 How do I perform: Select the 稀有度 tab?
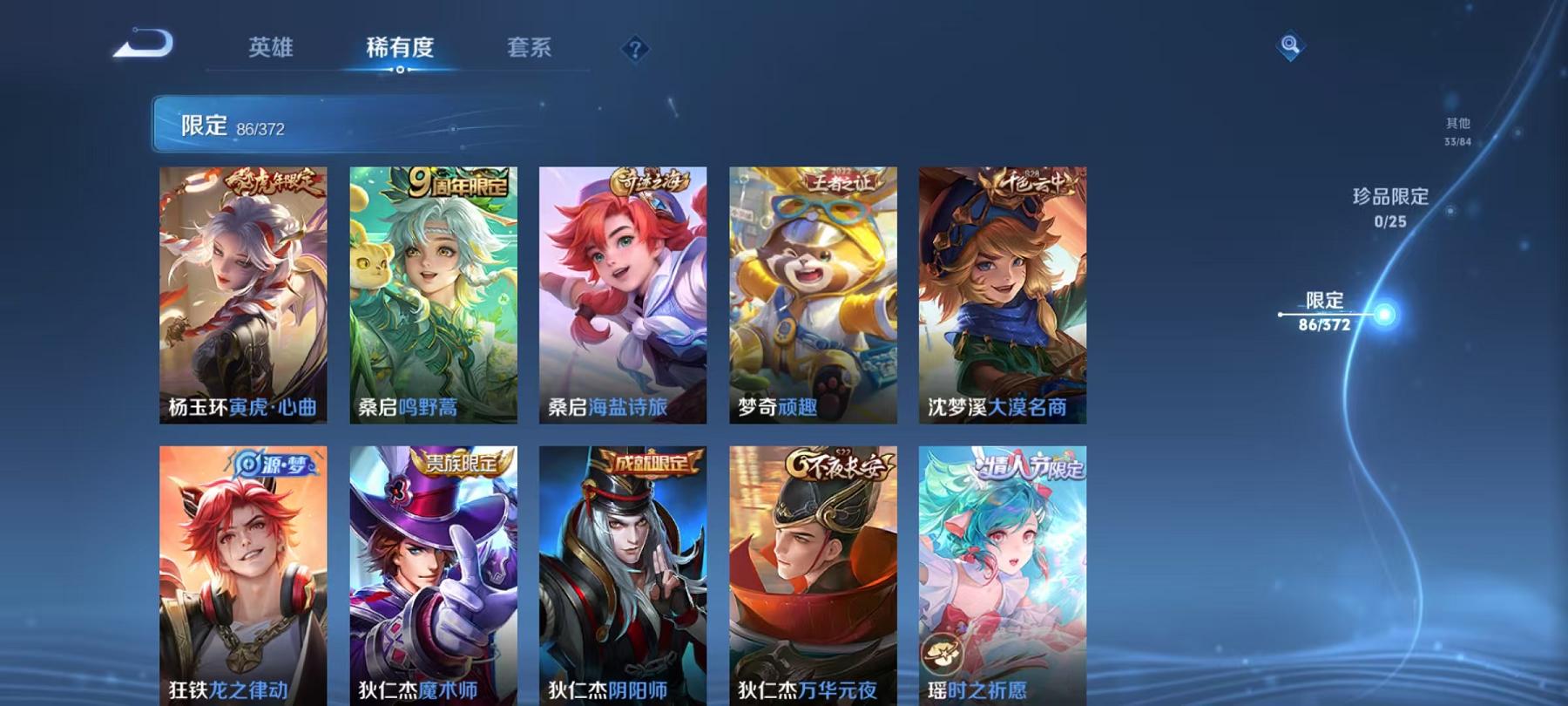tap(402, 50)
